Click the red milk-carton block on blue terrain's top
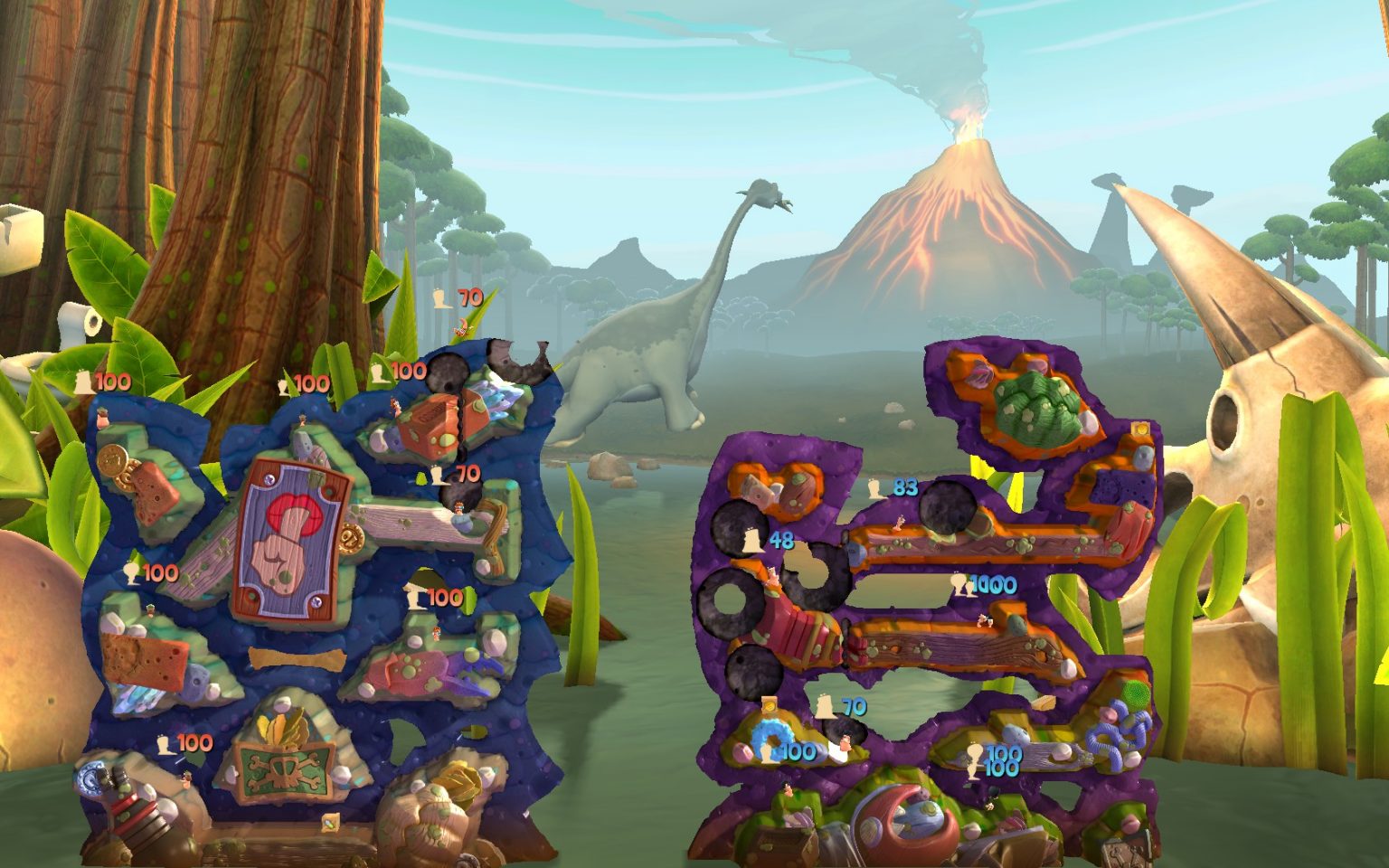 (x=433, y=424)
